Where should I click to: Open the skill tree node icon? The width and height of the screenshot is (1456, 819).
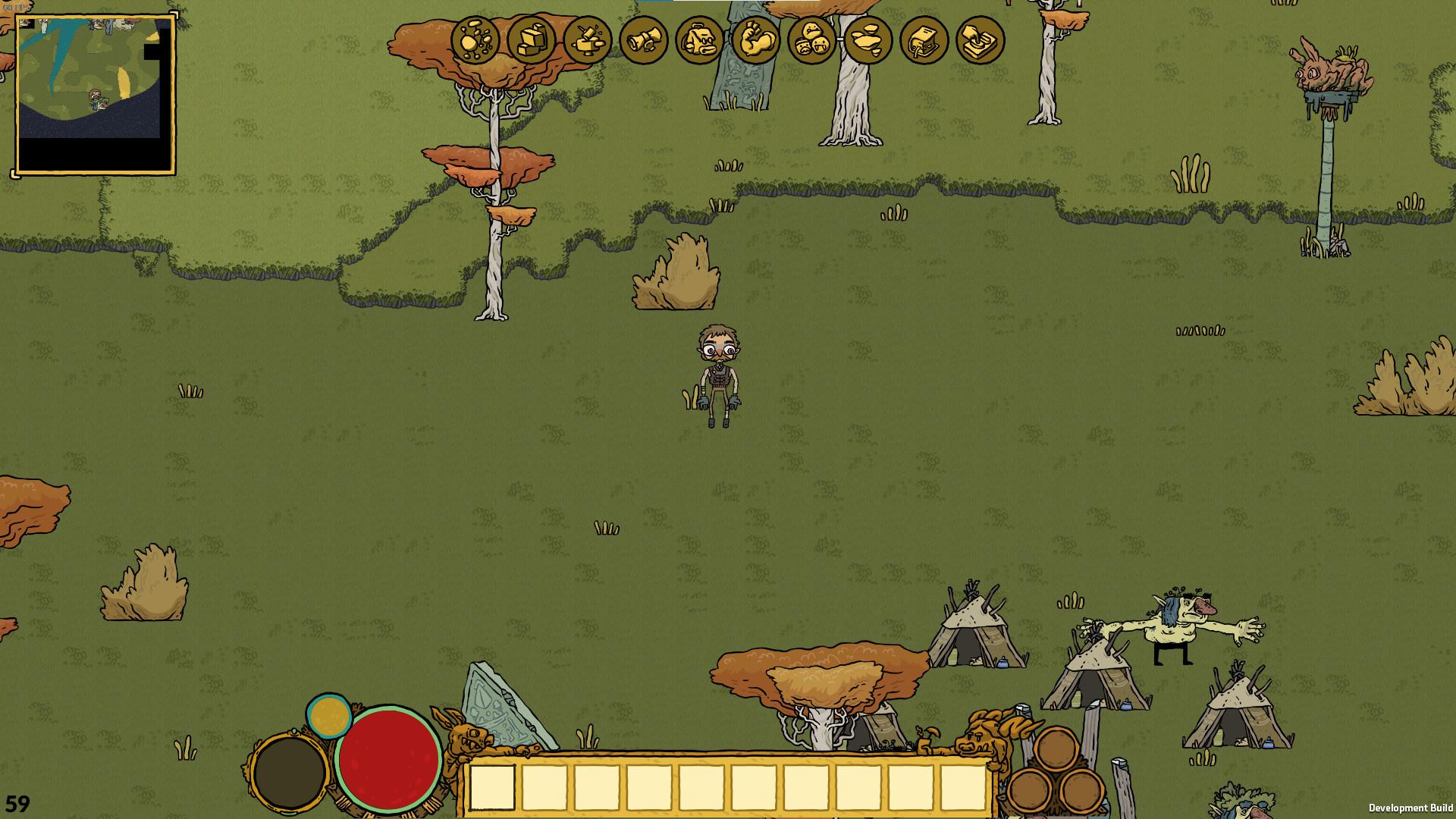click(475, 40)
